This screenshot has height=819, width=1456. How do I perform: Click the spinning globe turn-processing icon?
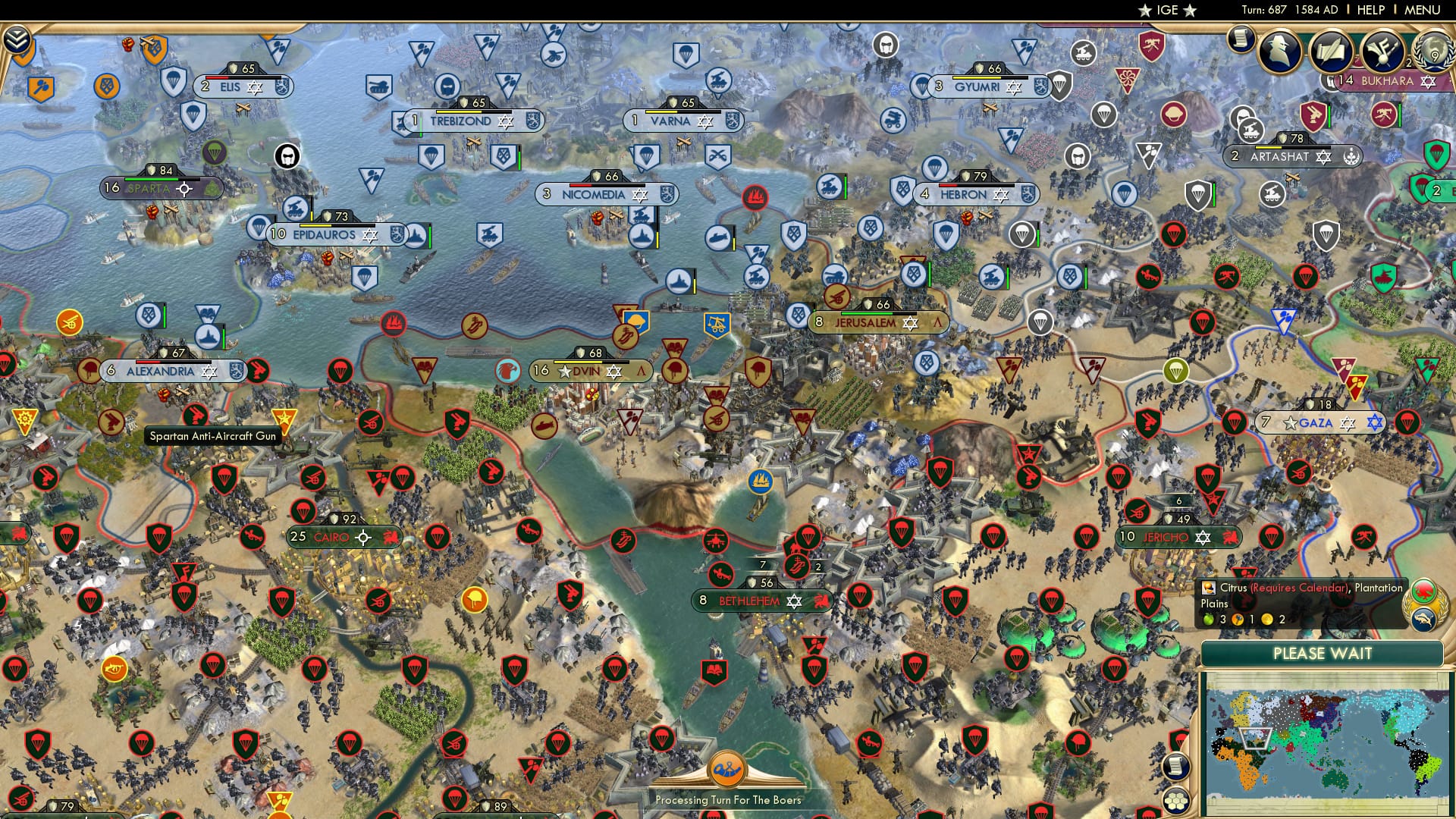(x=728, y=770)
